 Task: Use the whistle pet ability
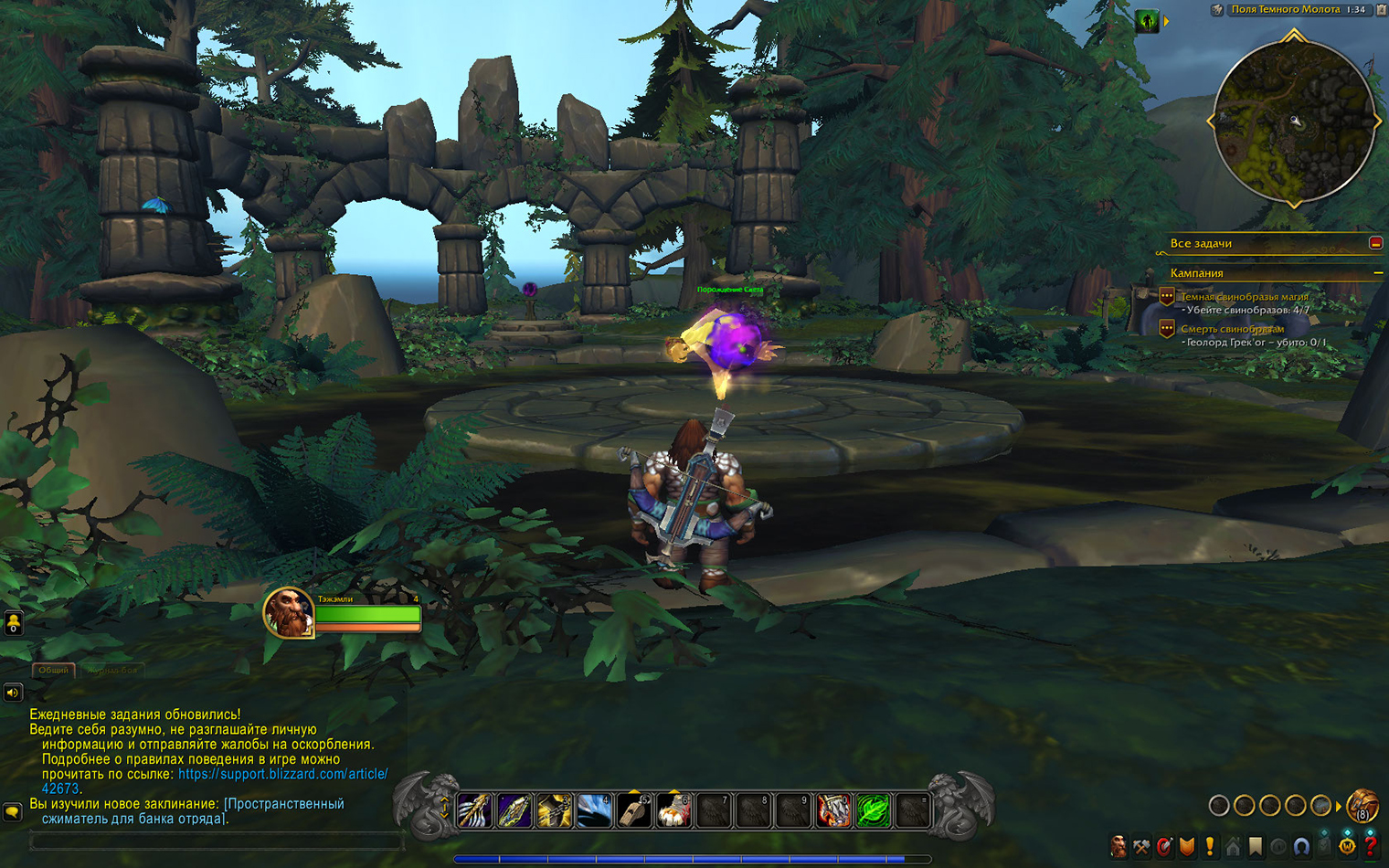click(634, 810)
